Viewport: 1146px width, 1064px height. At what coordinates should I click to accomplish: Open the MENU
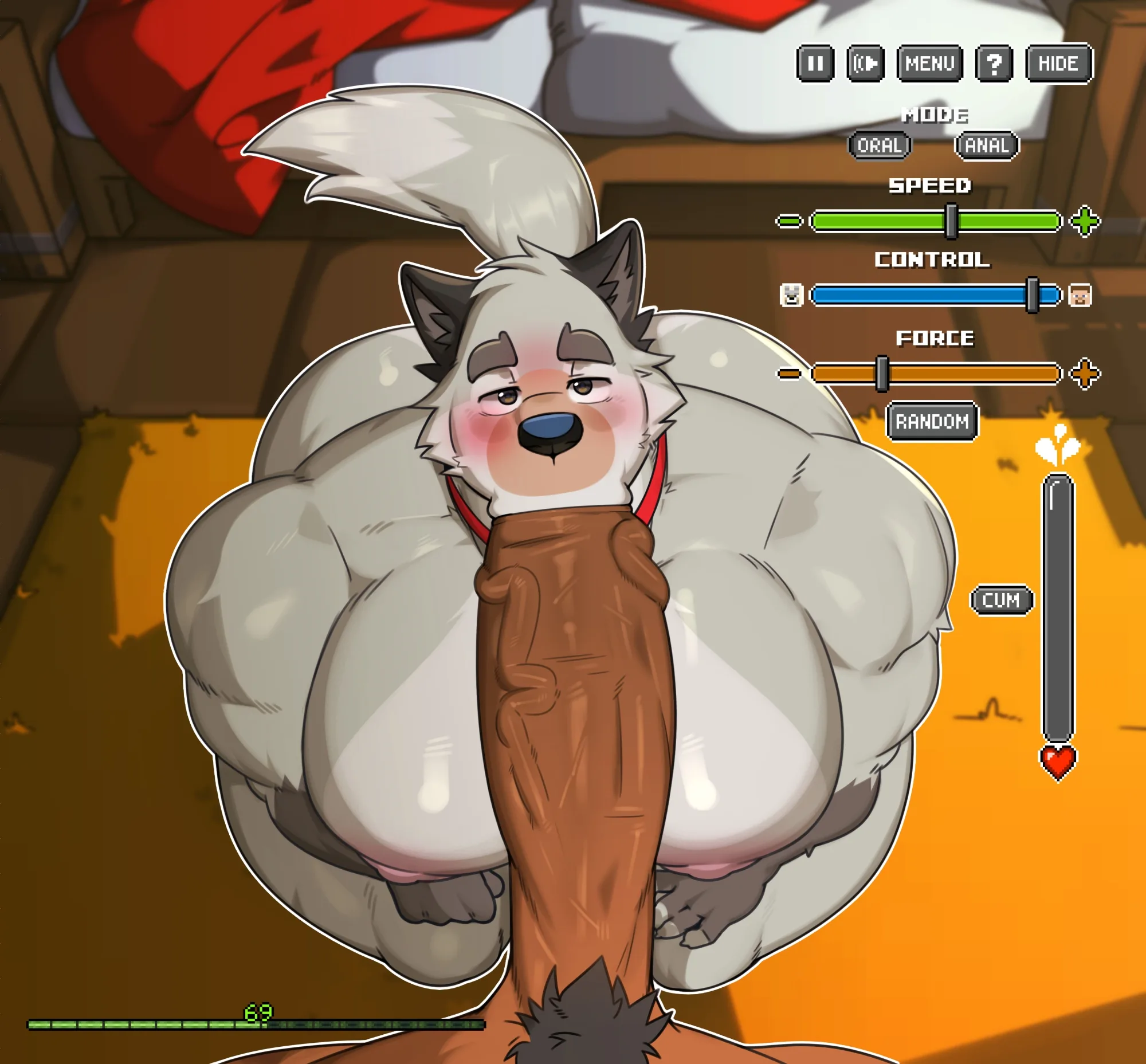(929, 64)
